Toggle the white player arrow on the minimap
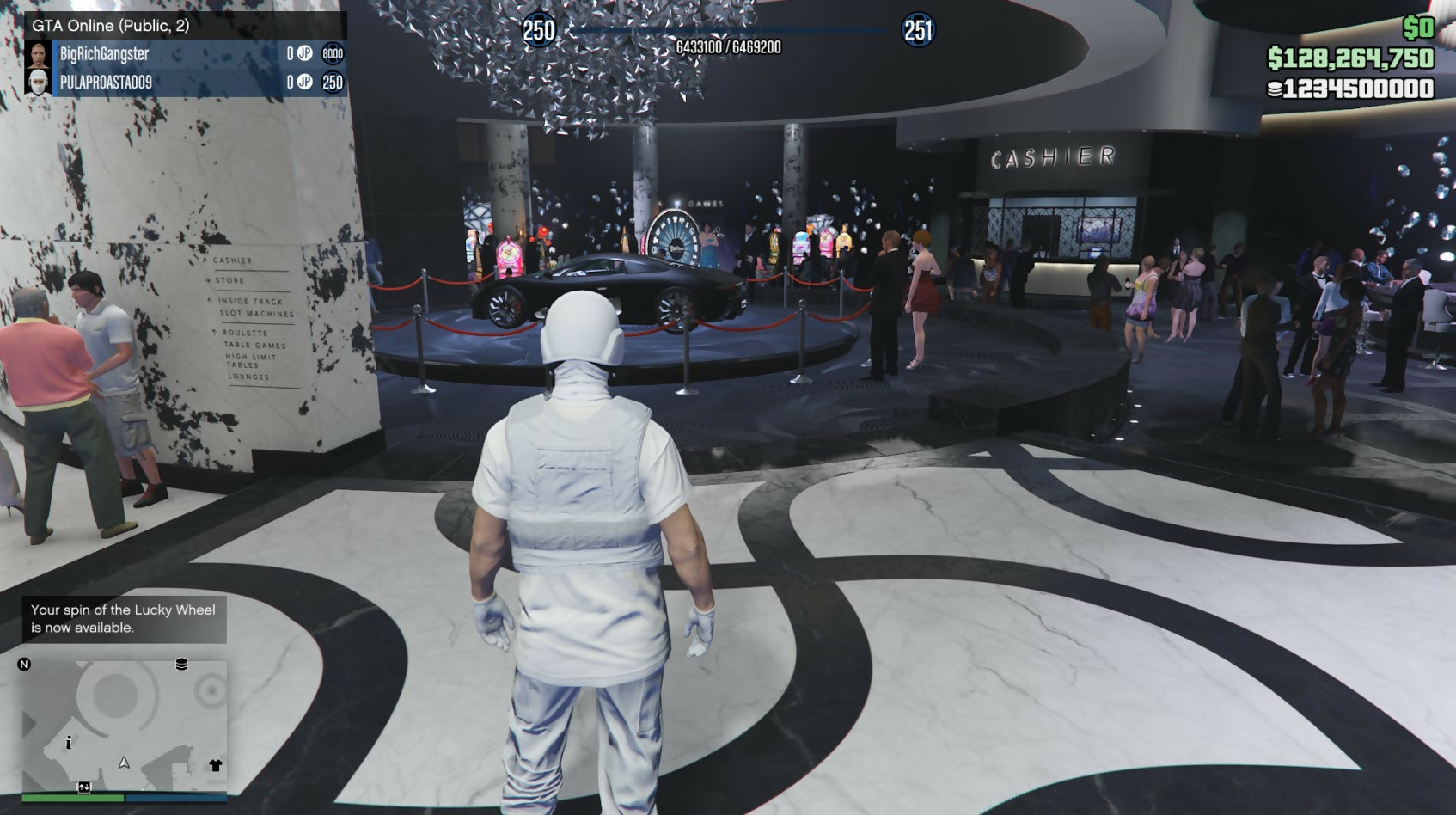Image resolution: width=1456 pixels, height=815 pixels. pos(124,763)
